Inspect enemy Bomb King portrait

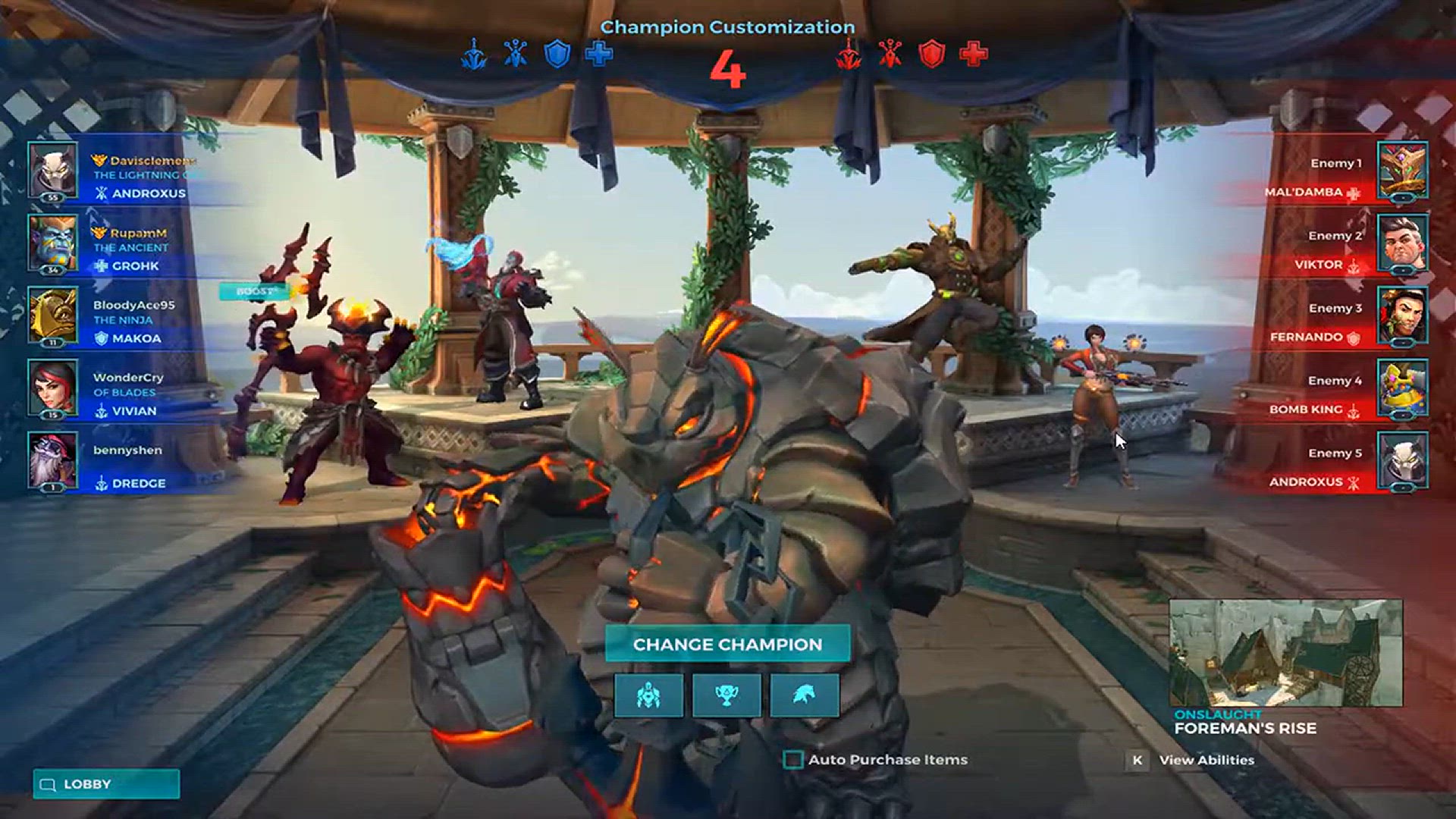point(1402,388)
